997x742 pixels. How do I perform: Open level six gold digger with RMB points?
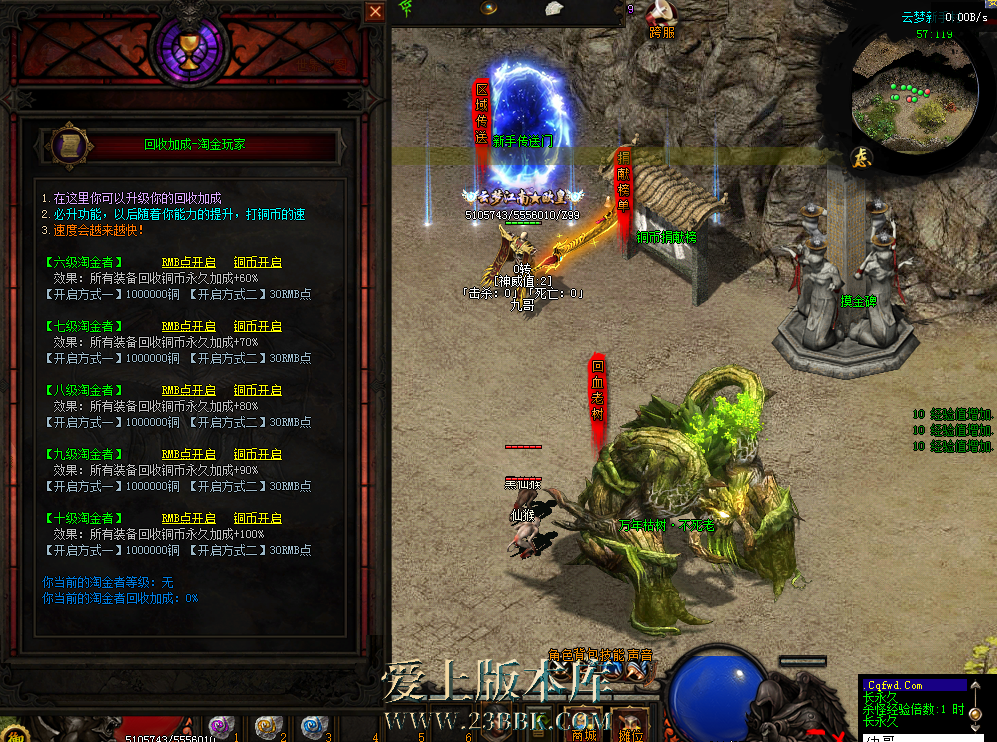(189, 263)
